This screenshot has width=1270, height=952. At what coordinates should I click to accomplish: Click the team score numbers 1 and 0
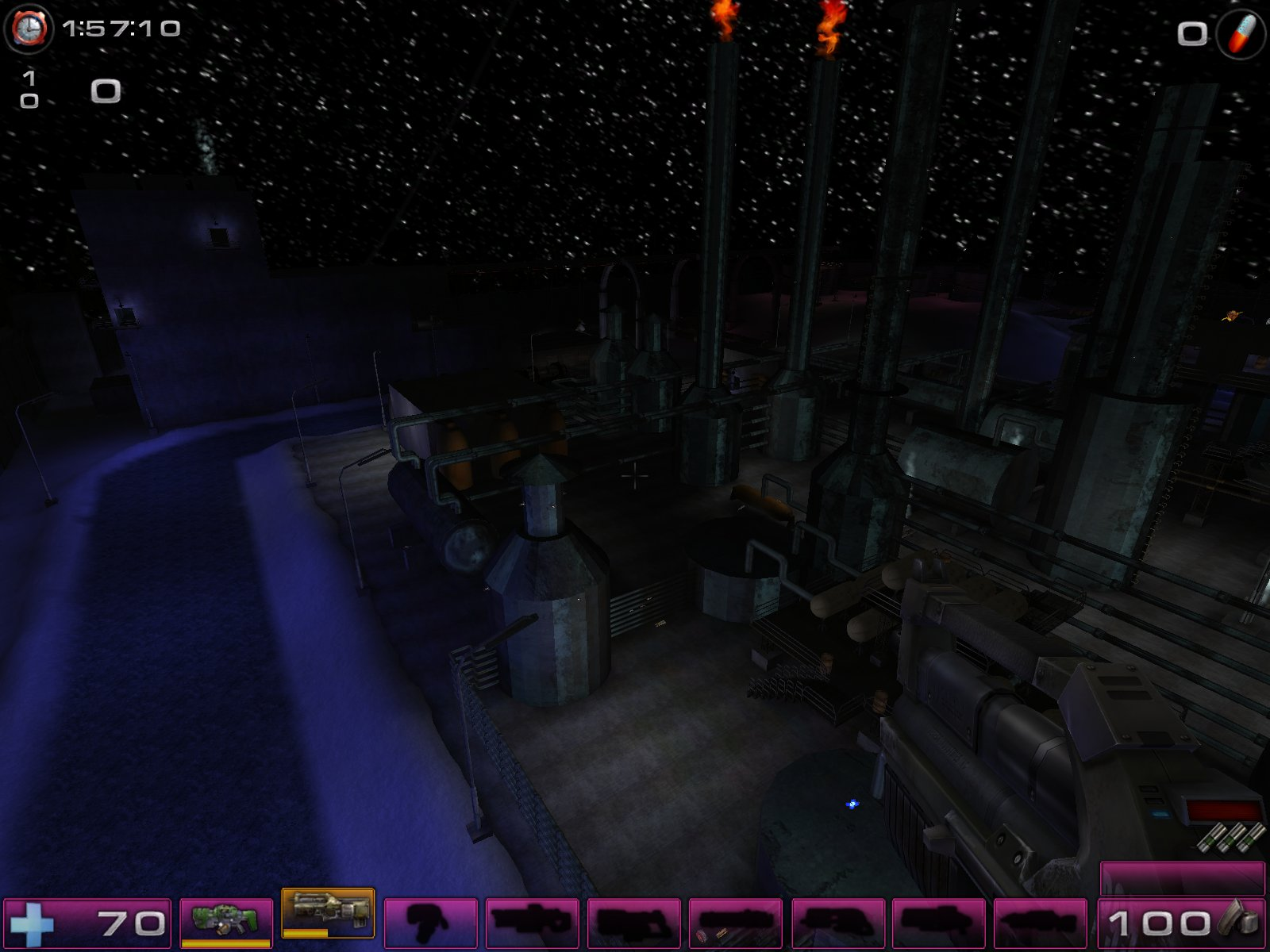[x=30, y=90]
